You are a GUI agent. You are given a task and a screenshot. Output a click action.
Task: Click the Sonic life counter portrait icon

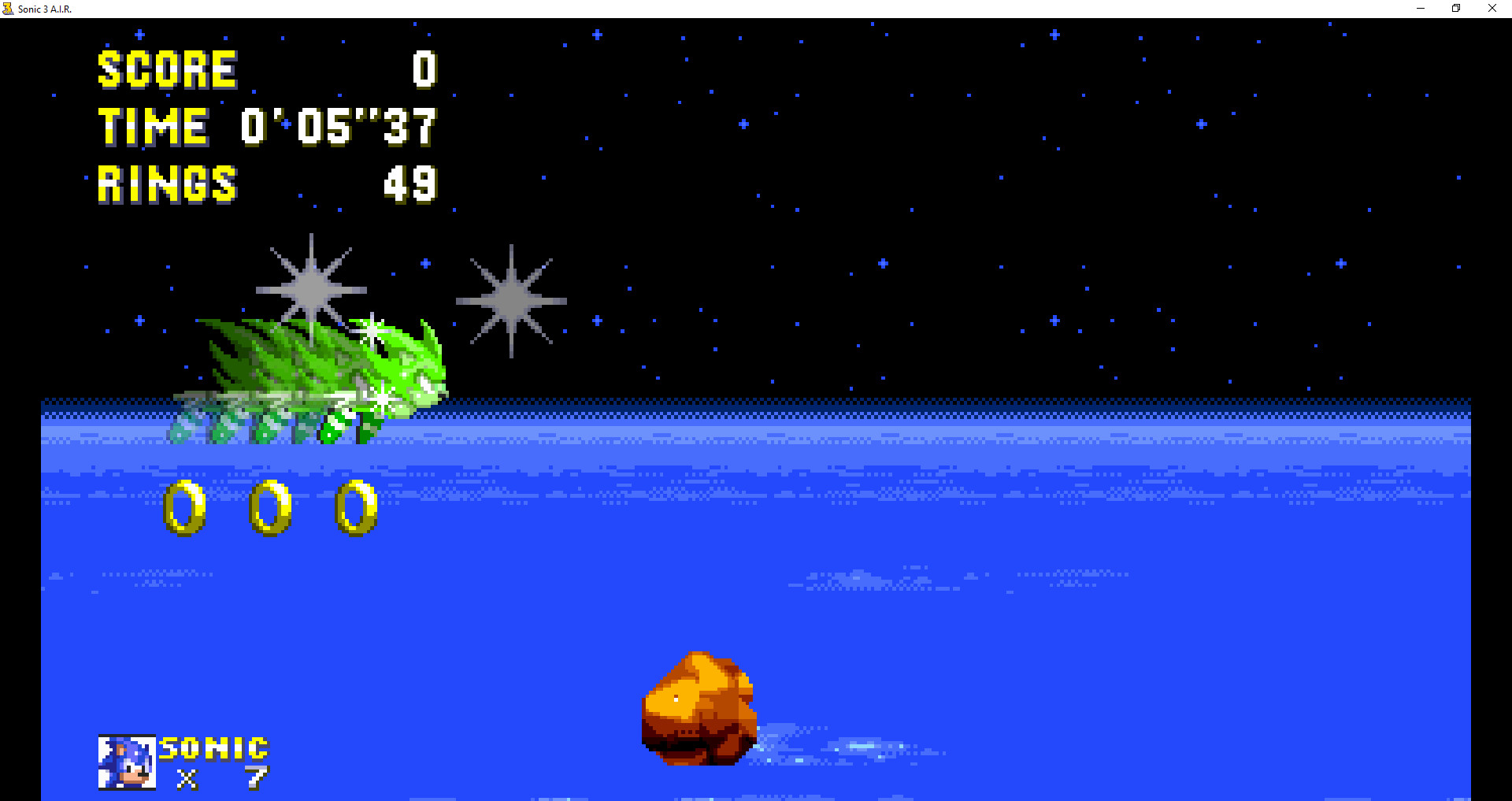126,762
